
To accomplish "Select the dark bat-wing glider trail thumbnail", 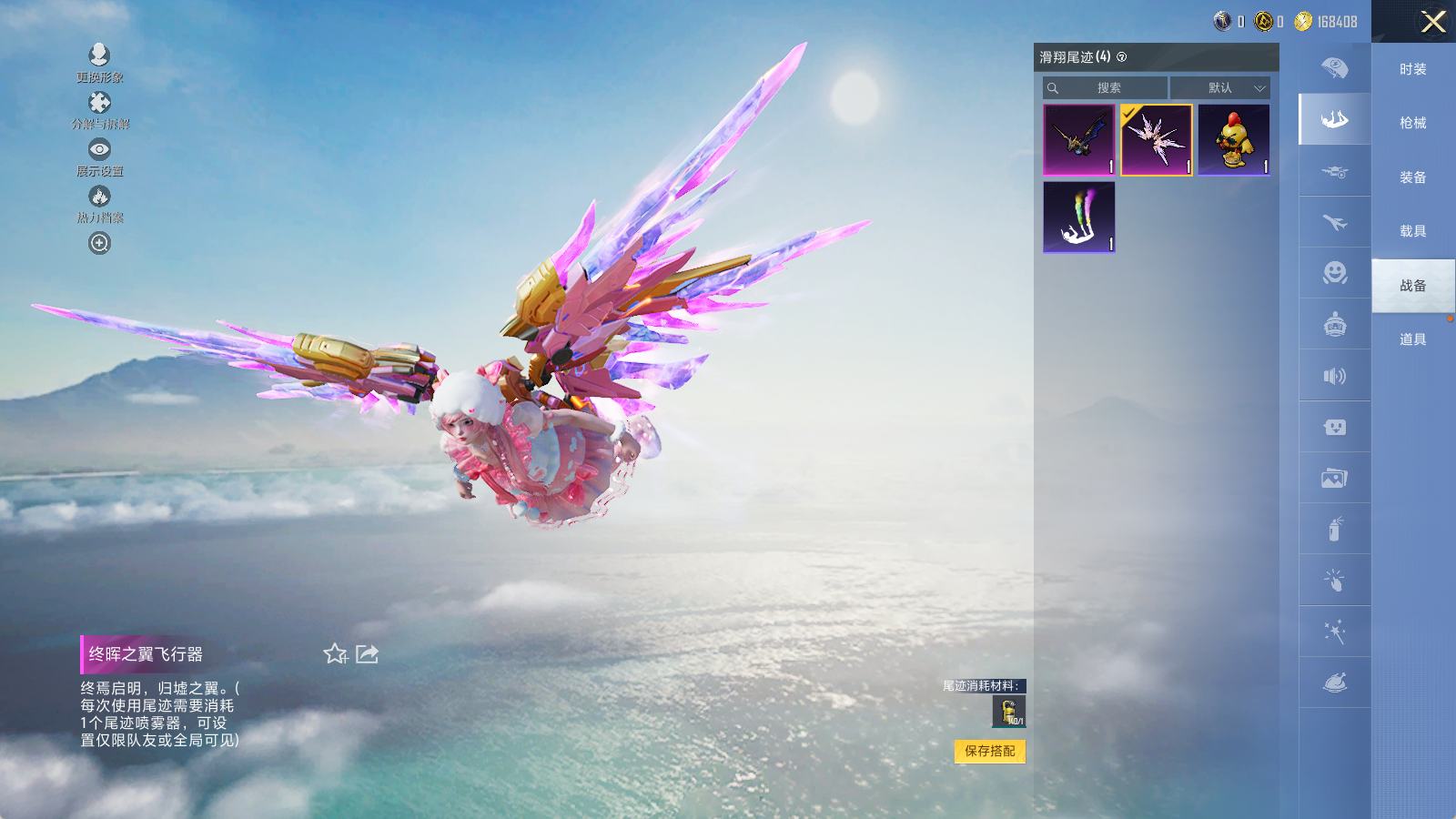I will point(1079,139).
